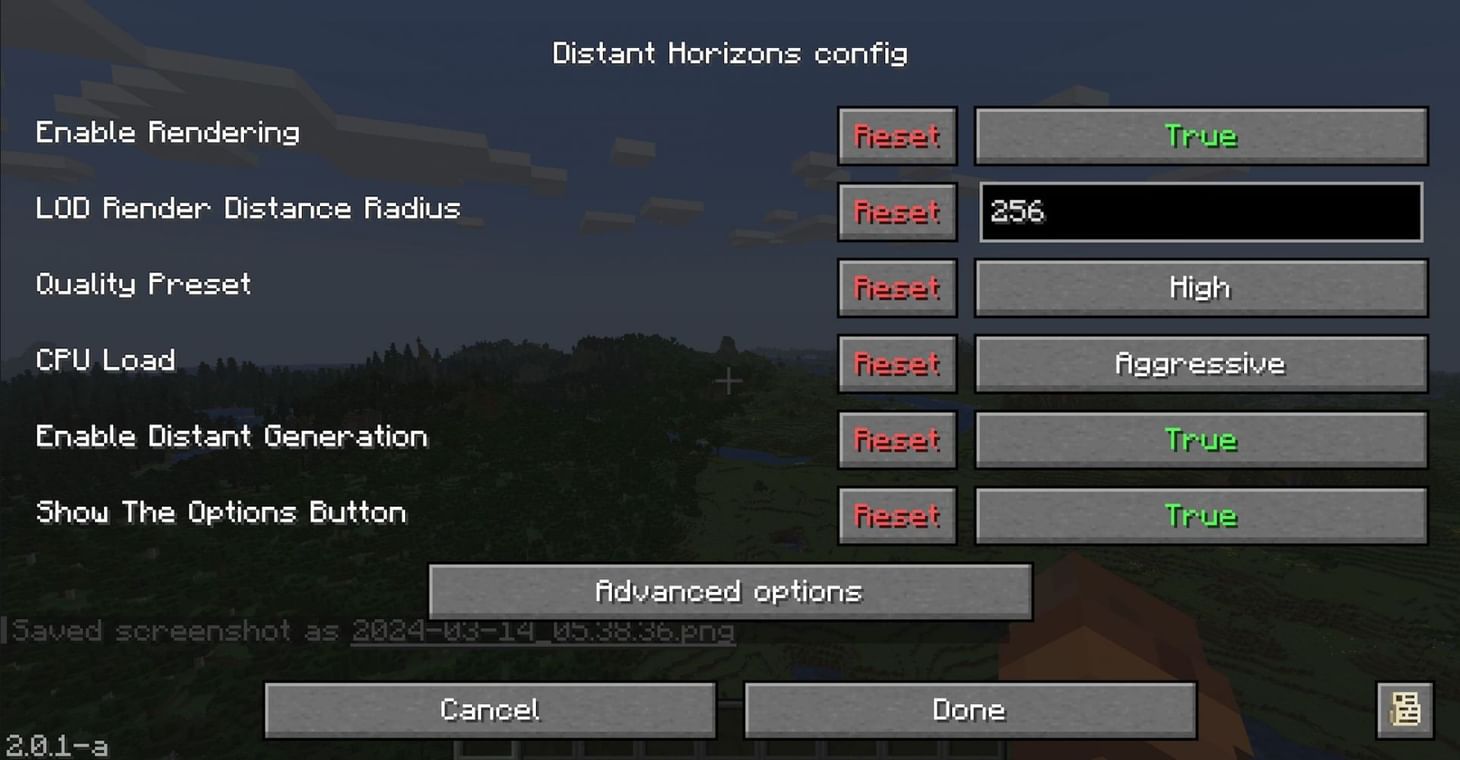
Task: Click the 256 render distance input field
Action: coord(1199,212)
